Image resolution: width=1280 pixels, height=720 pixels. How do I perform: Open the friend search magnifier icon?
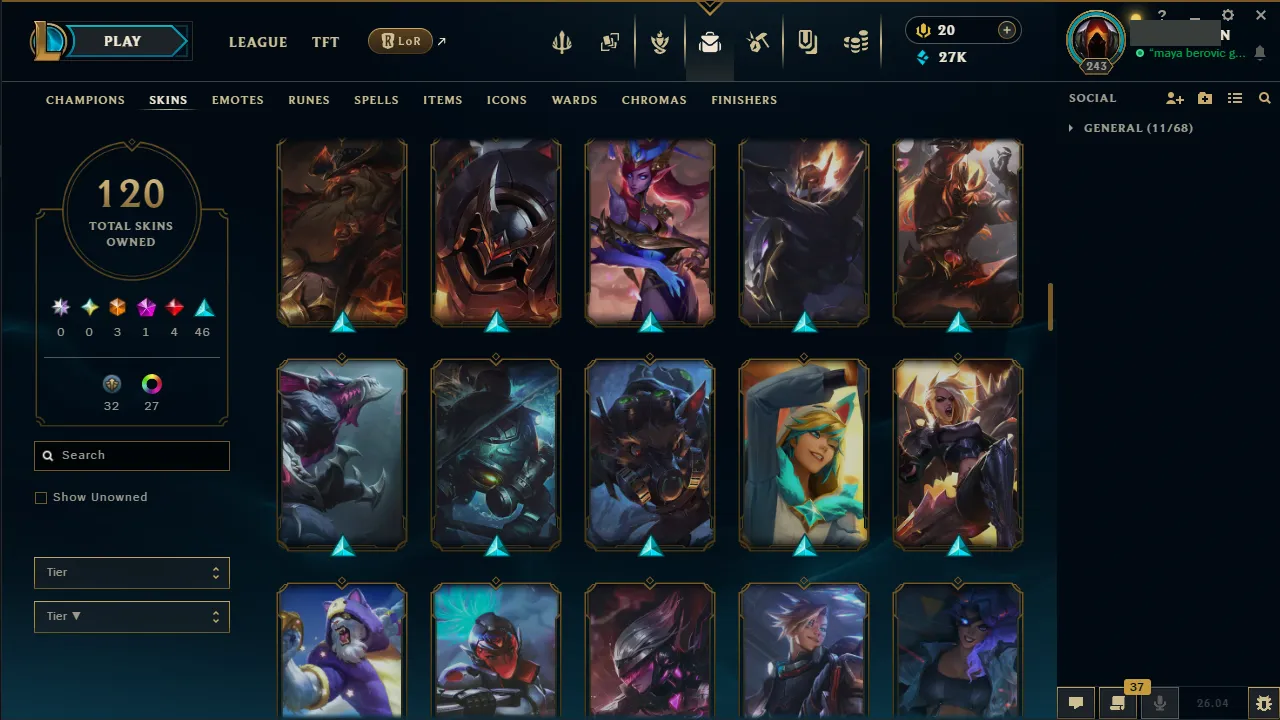[1264, 98]
